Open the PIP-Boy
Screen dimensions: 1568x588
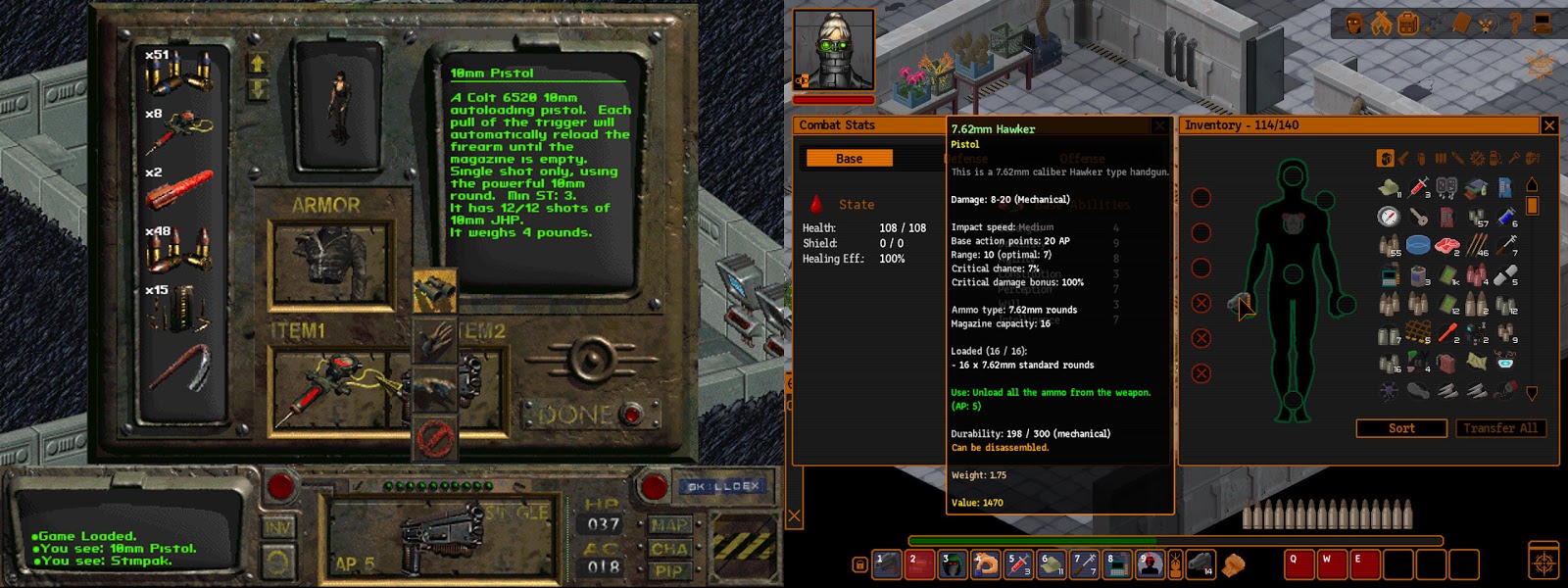668,571
